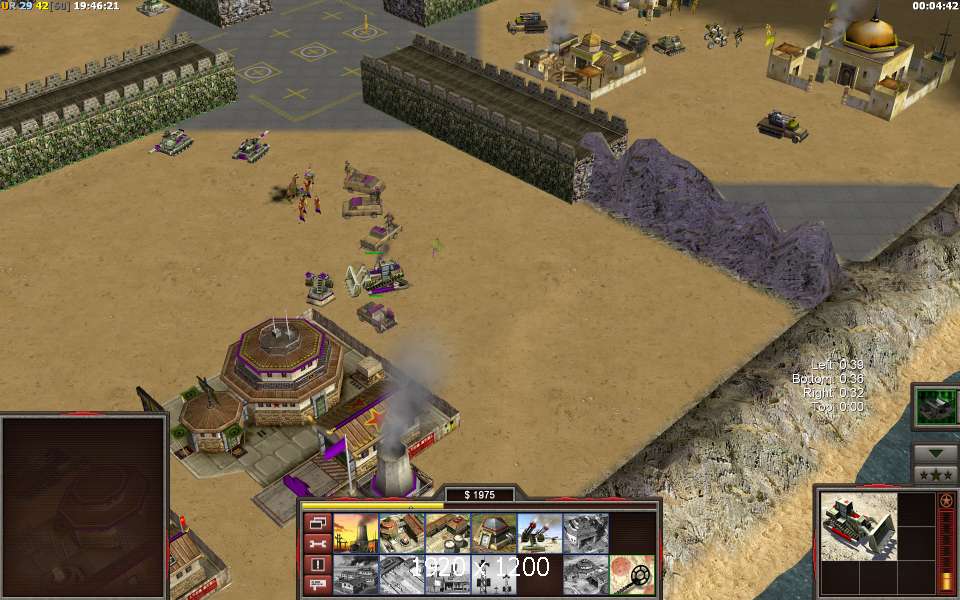Viewport: 960px width, 600px height.
Task: Click the signpost button on the command bar
Action: pos(317,586)
